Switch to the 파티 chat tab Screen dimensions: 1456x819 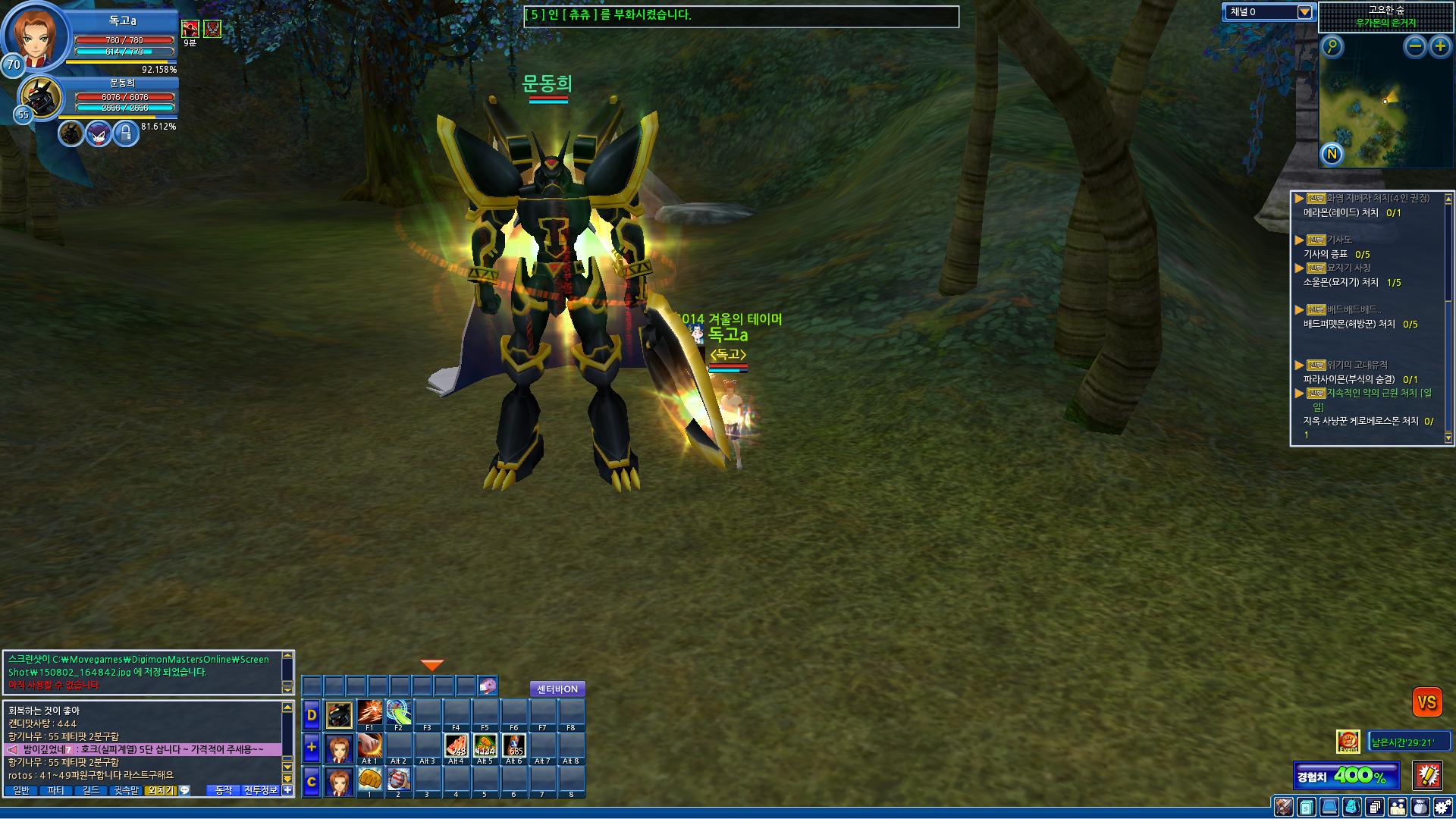point(55,790)
